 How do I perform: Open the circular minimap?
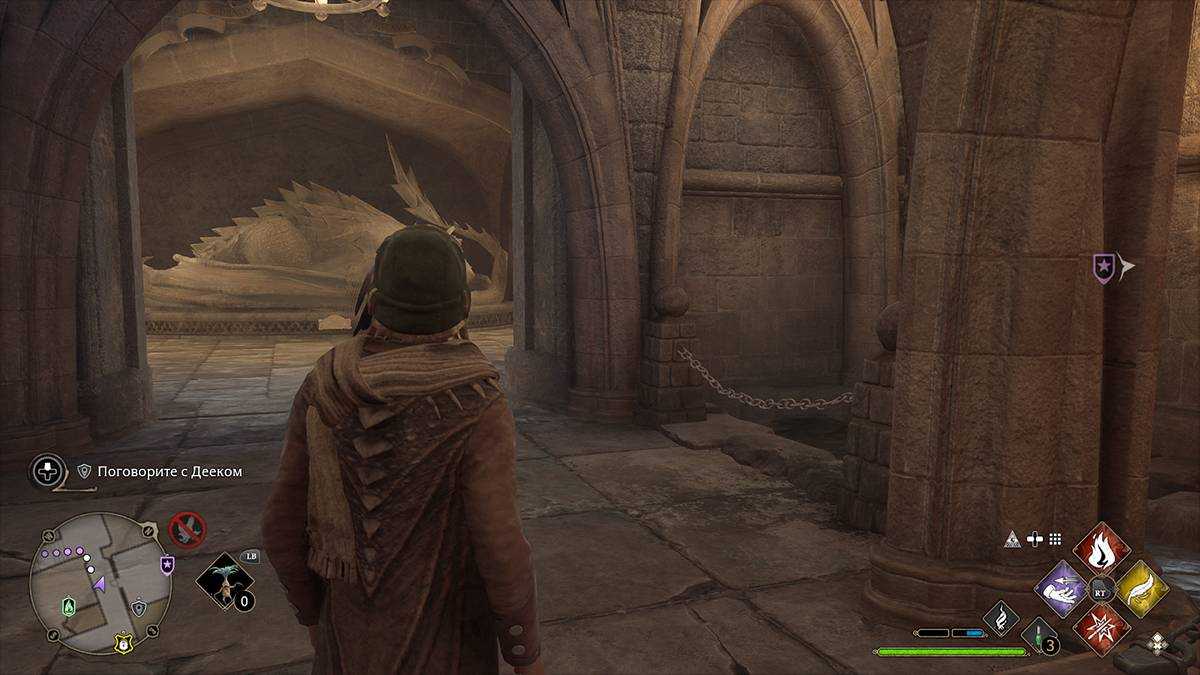tap(100, 583)
